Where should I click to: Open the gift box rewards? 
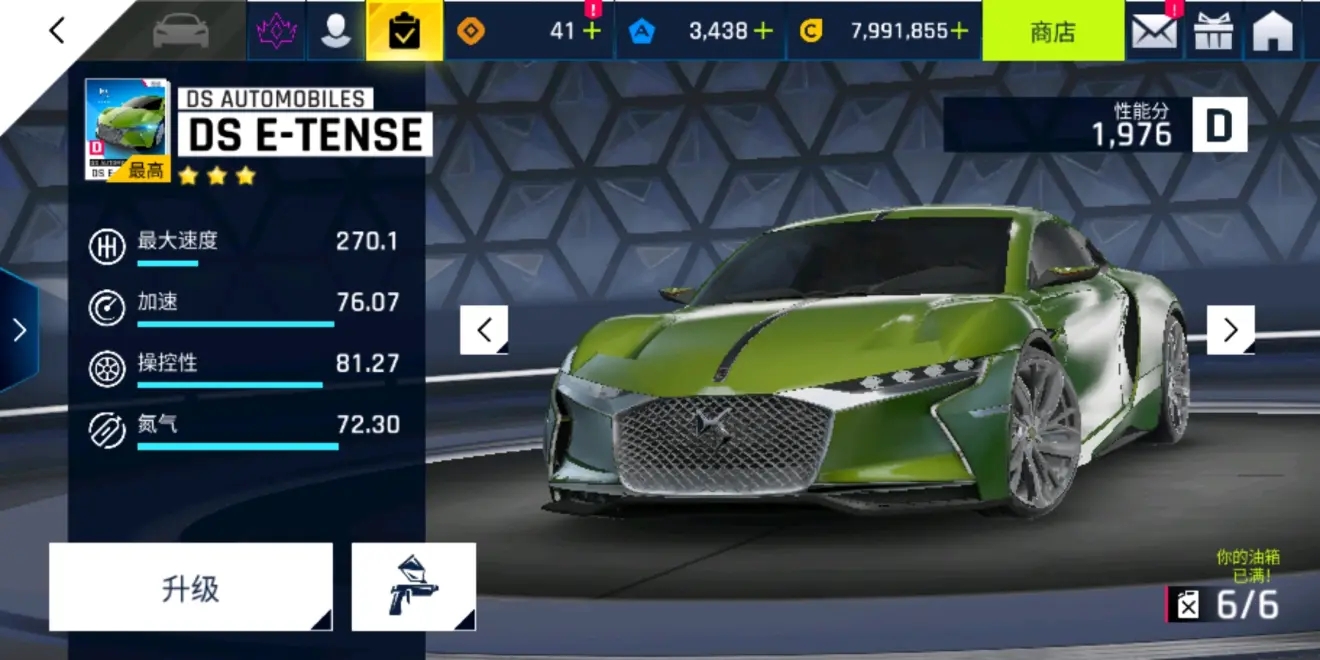click(x=1214, y=31)
